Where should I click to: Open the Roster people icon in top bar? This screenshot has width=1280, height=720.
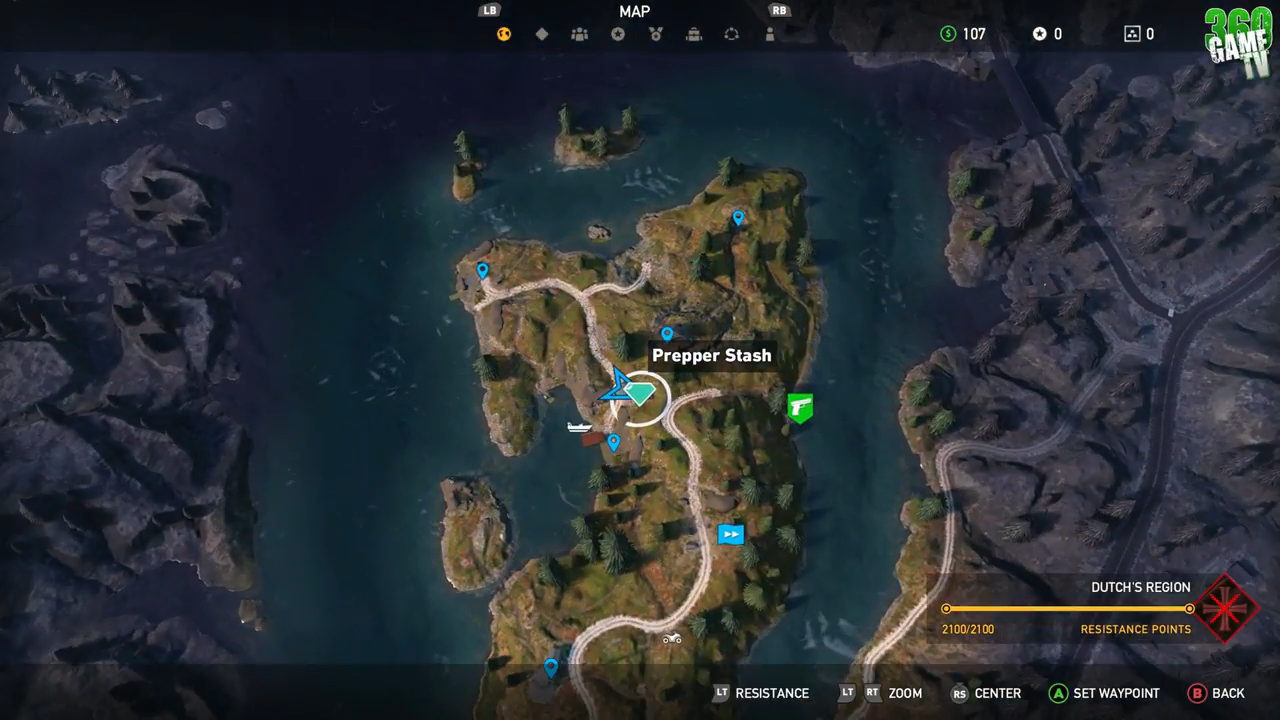click(x=578, y=33)
